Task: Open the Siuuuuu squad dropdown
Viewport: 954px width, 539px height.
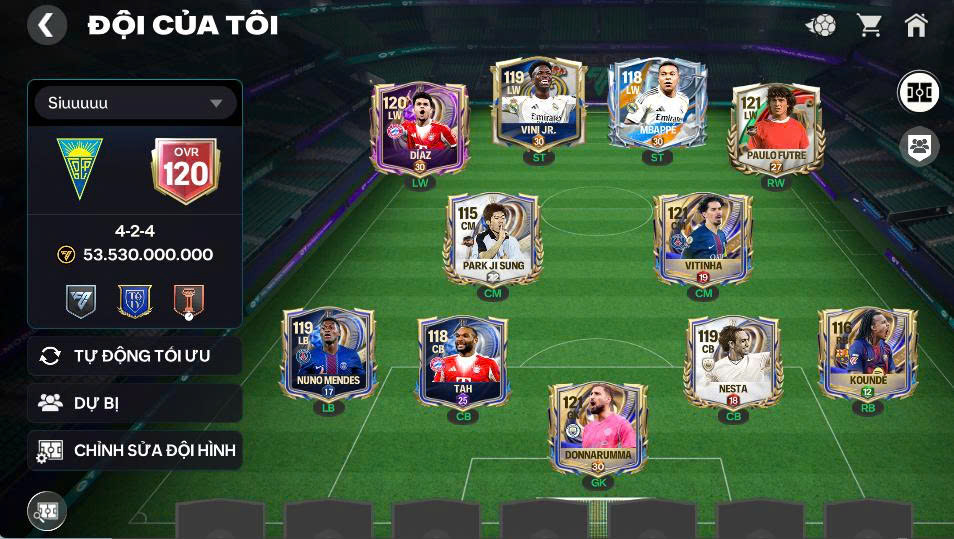Action: click(x=135, y=103)
